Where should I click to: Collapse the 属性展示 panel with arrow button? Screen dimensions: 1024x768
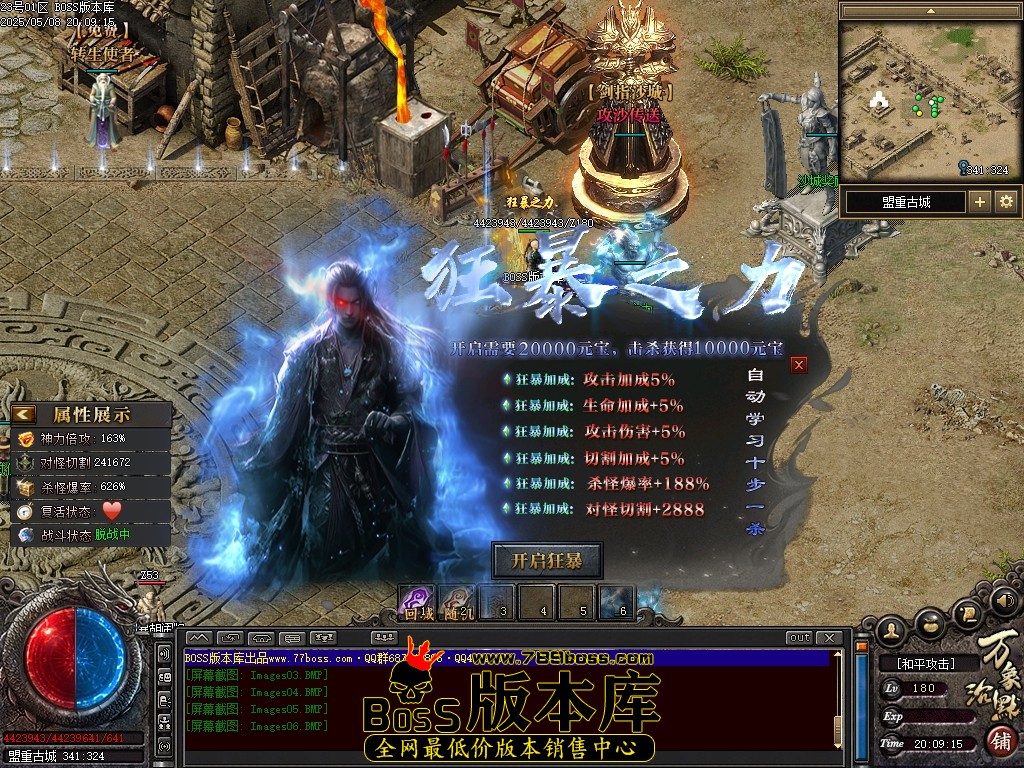pos(25,414)
